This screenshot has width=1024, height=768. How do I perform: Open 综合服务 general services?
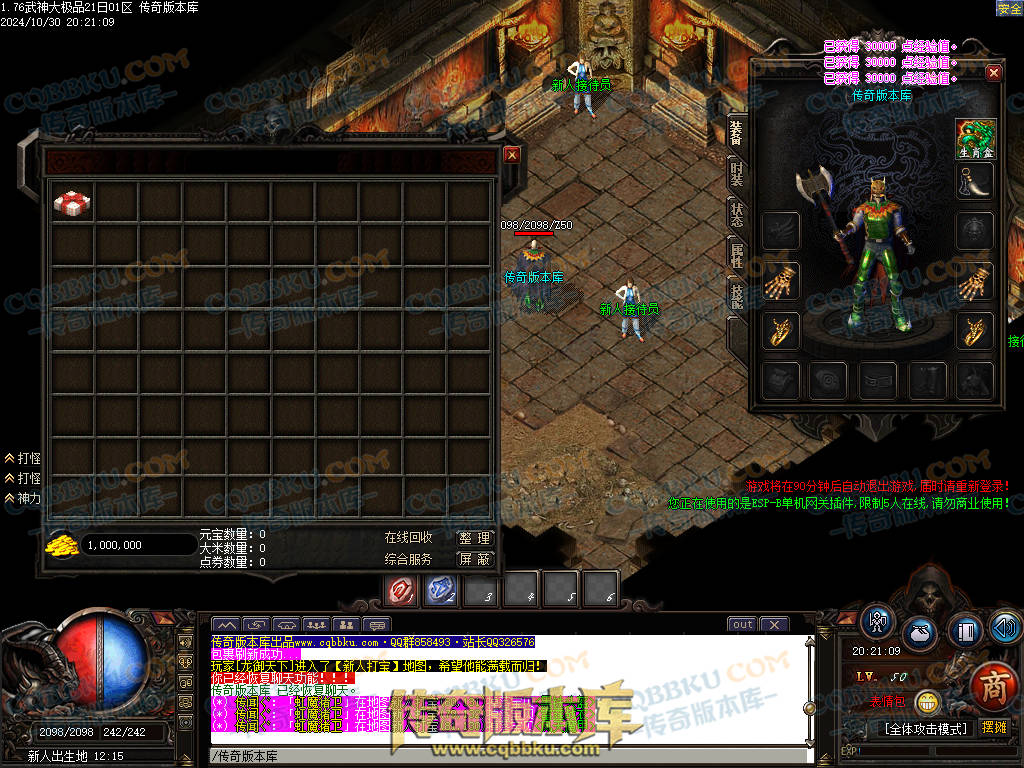(x=408, y=559)
